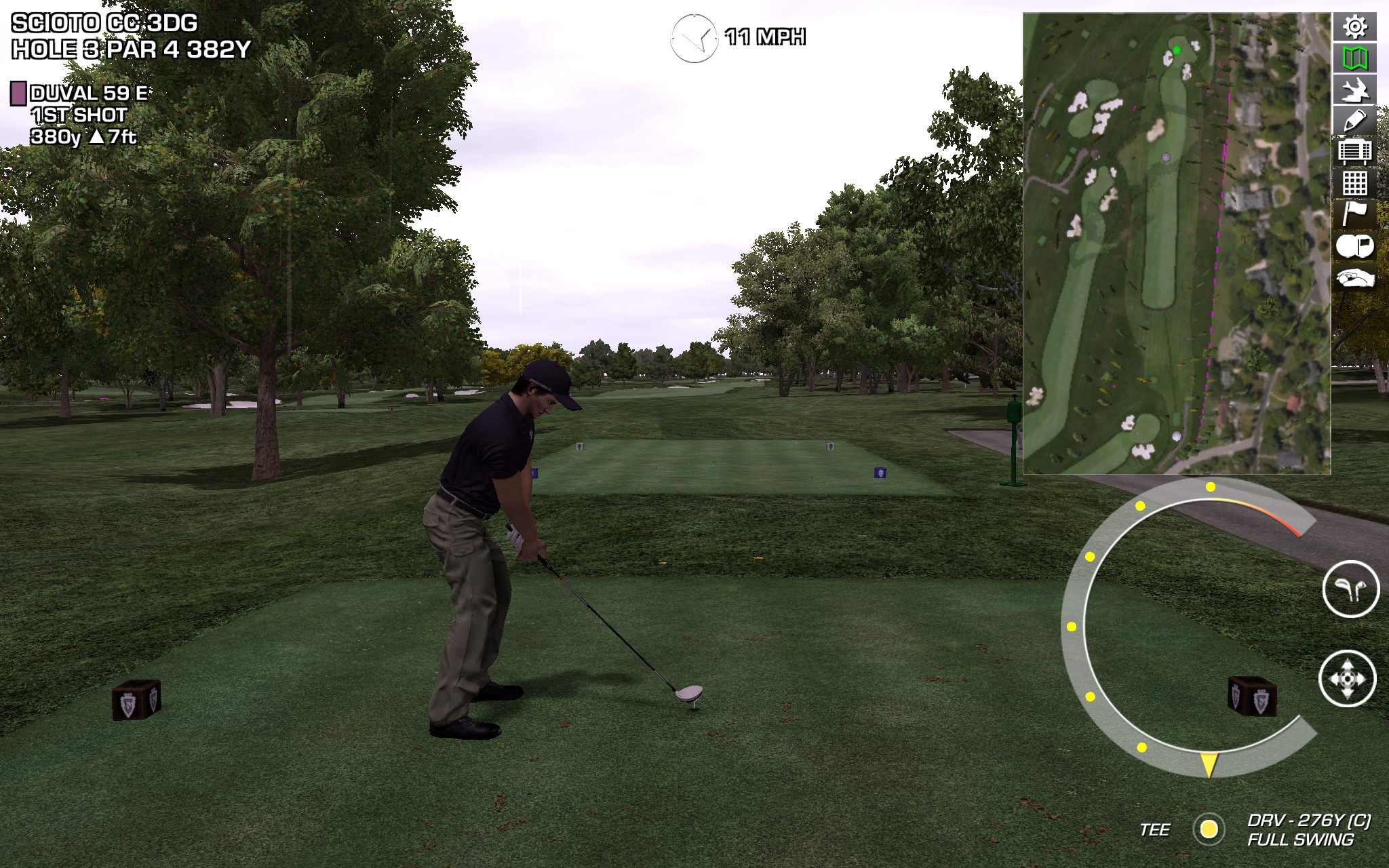
Task: Select the DRV 276Y Full Swing label
Action: (1308, 830)
